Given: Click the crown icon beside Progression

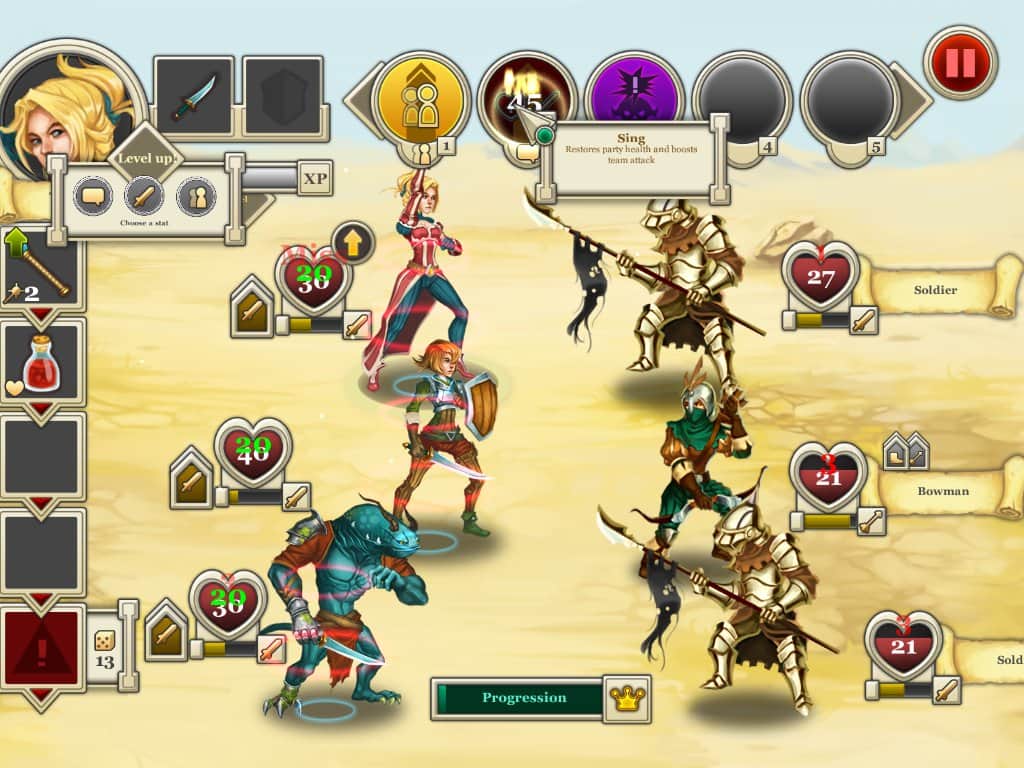Looking at the screenshot, I should (627, 698).
